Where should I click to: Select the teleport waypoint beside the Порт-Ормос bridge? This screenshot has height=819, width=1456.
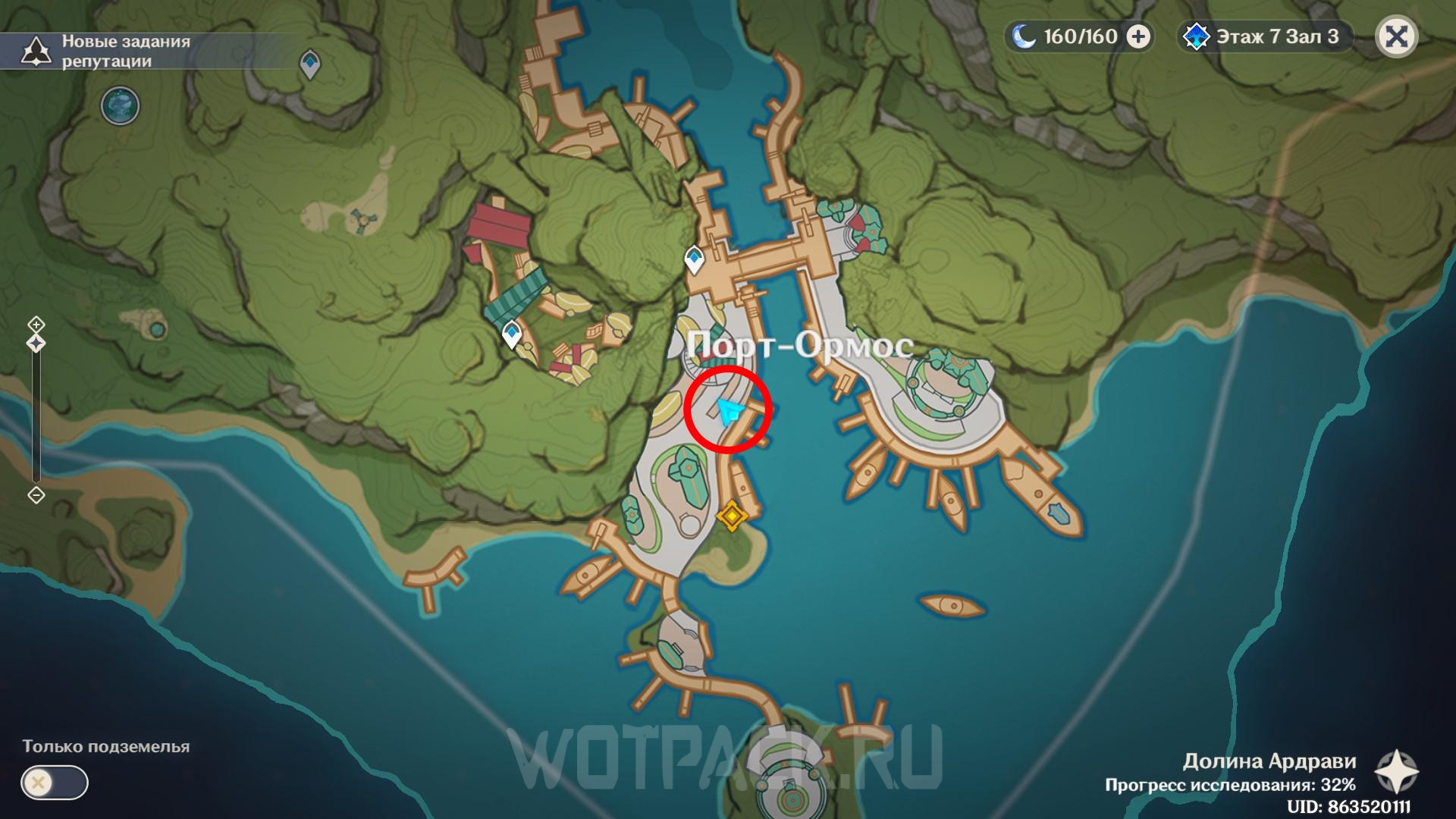693,259
